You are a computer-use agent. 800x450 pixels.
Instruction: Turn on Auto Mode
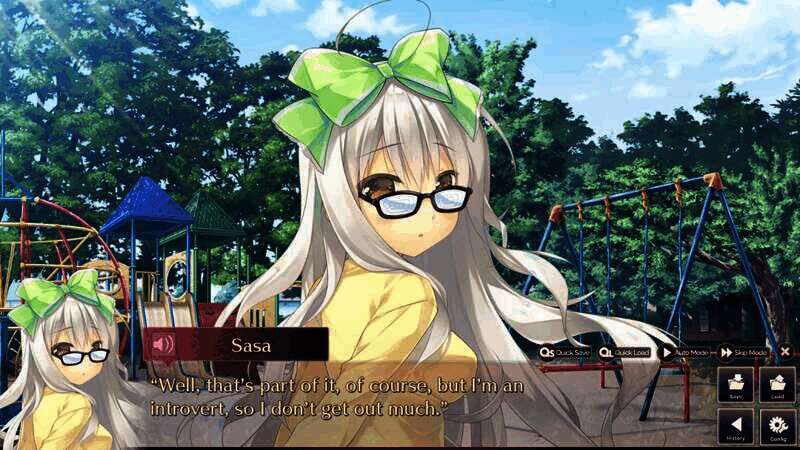pyautogui.click(x=685, y=352)
